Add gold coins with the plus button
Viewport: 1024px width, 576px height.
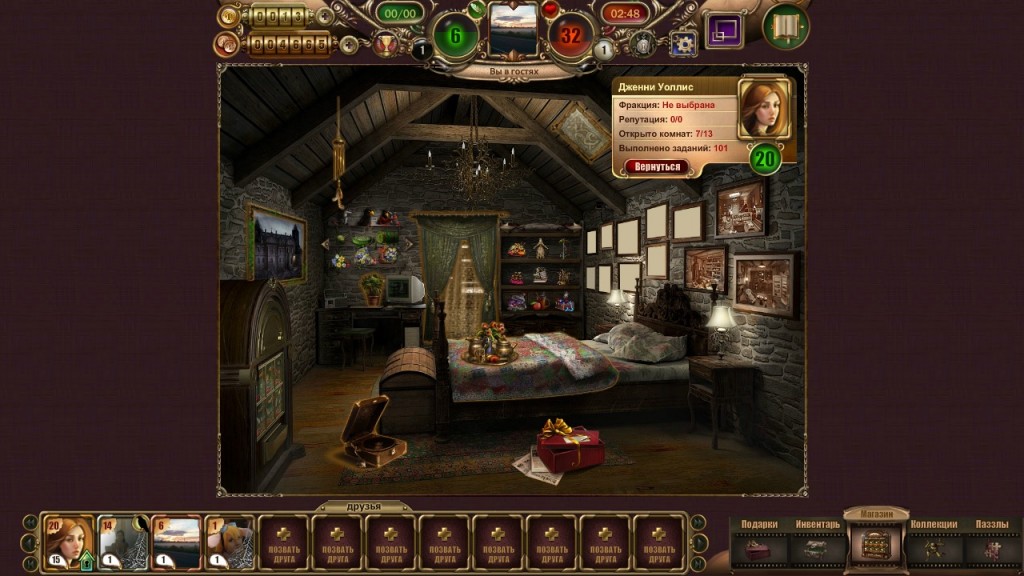pos(325,16)
